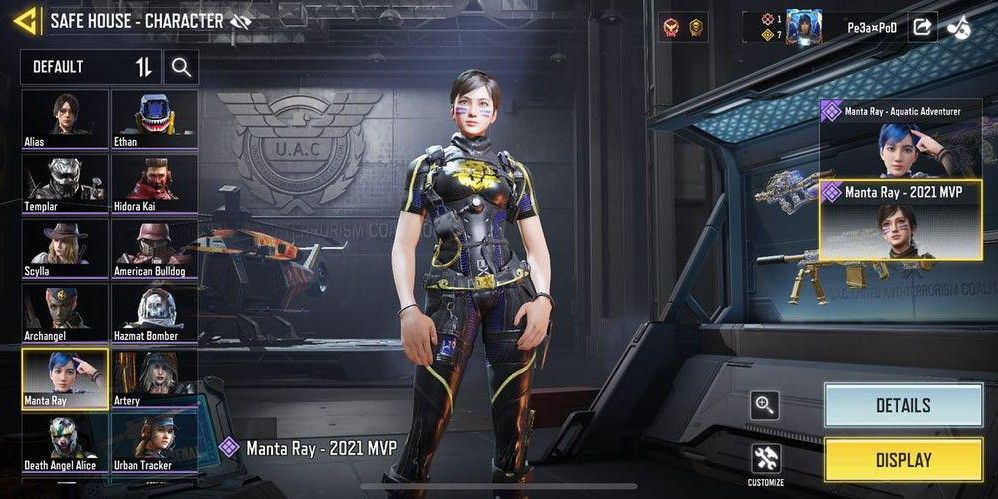Select the Templar character tile

click(x=65, y=184)
